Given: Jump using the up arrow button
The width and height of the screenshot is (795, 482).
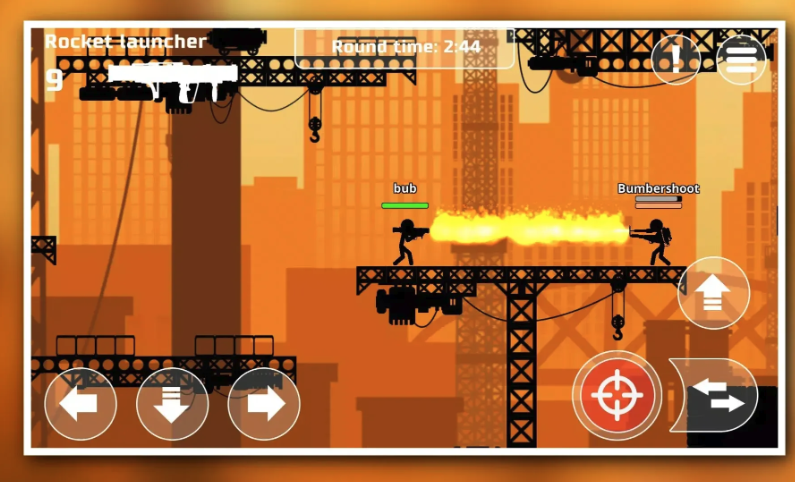Looking at the screenshot, I should point(713,293).
